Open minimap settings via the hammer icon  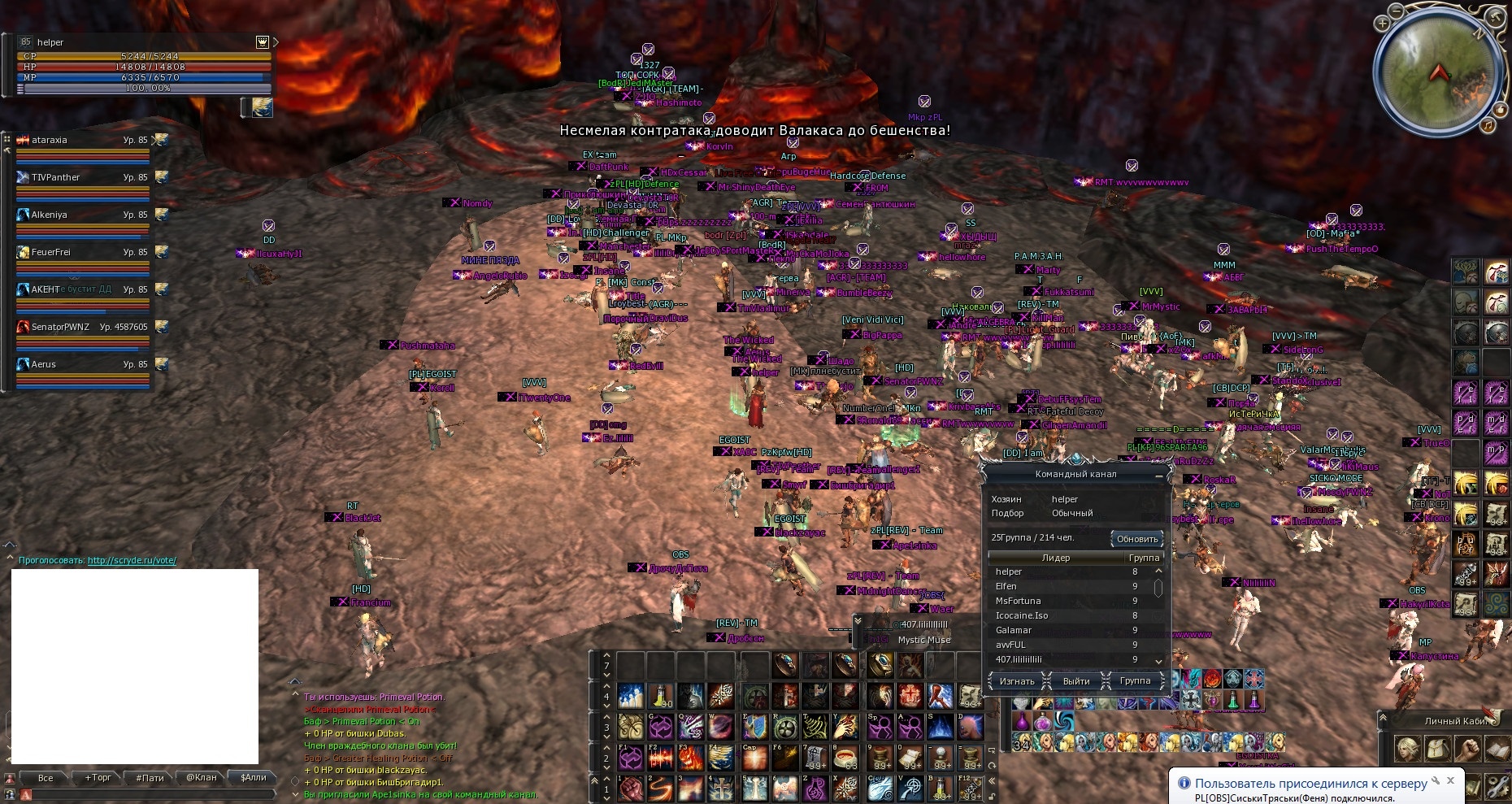[1494, 16]
